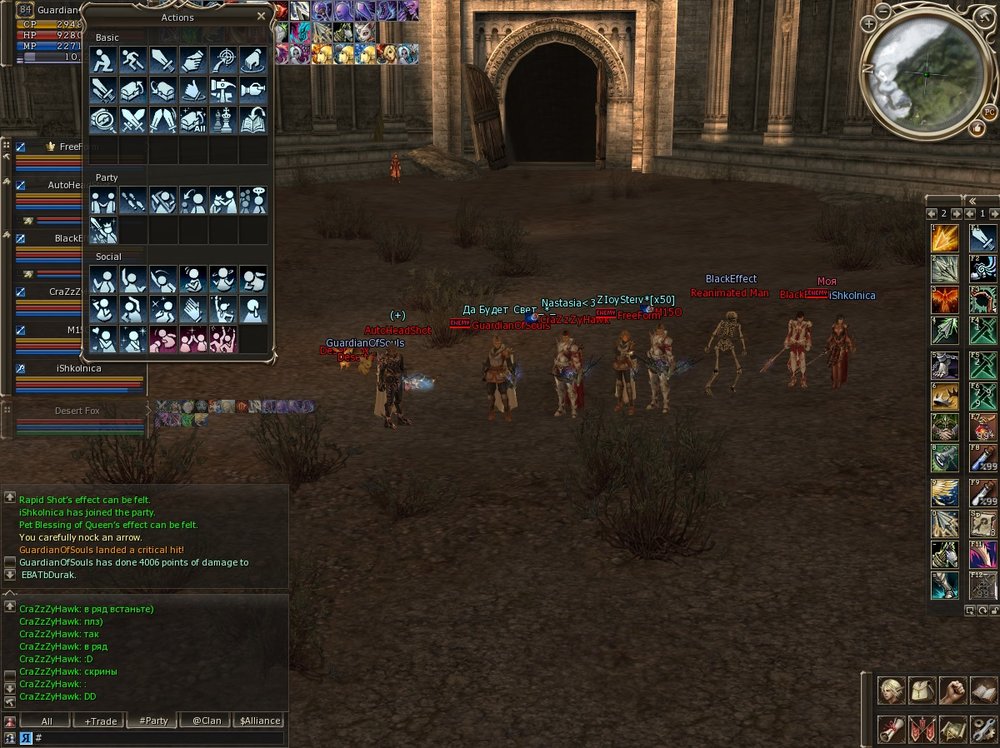This screenshot has height=748, width=1000.
Task: Click the Sit/Stand action icon
Action: 104,60
